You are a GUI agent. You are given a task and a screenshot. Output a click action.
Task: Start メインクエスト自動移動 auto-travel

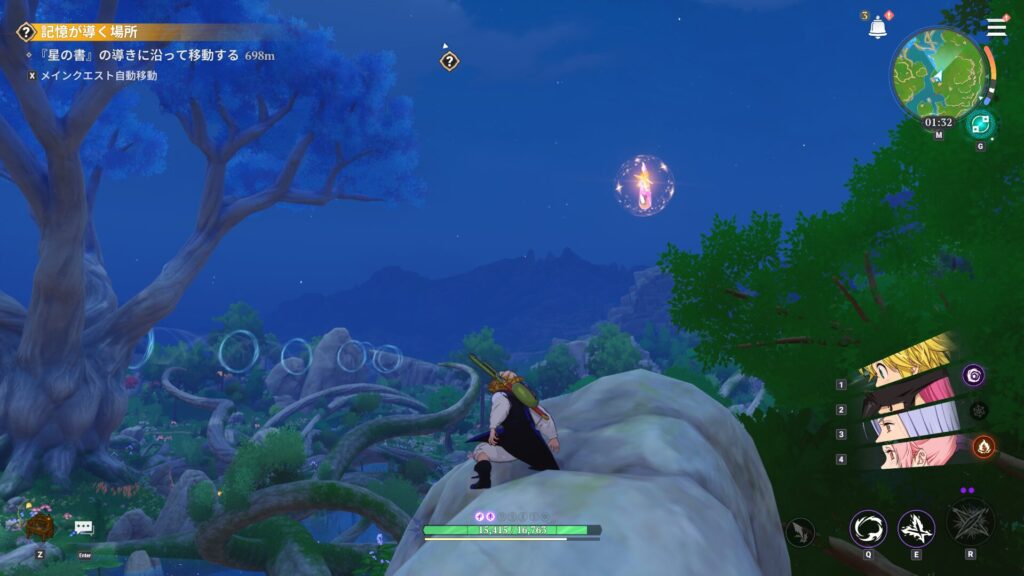[x=98, y=75]
